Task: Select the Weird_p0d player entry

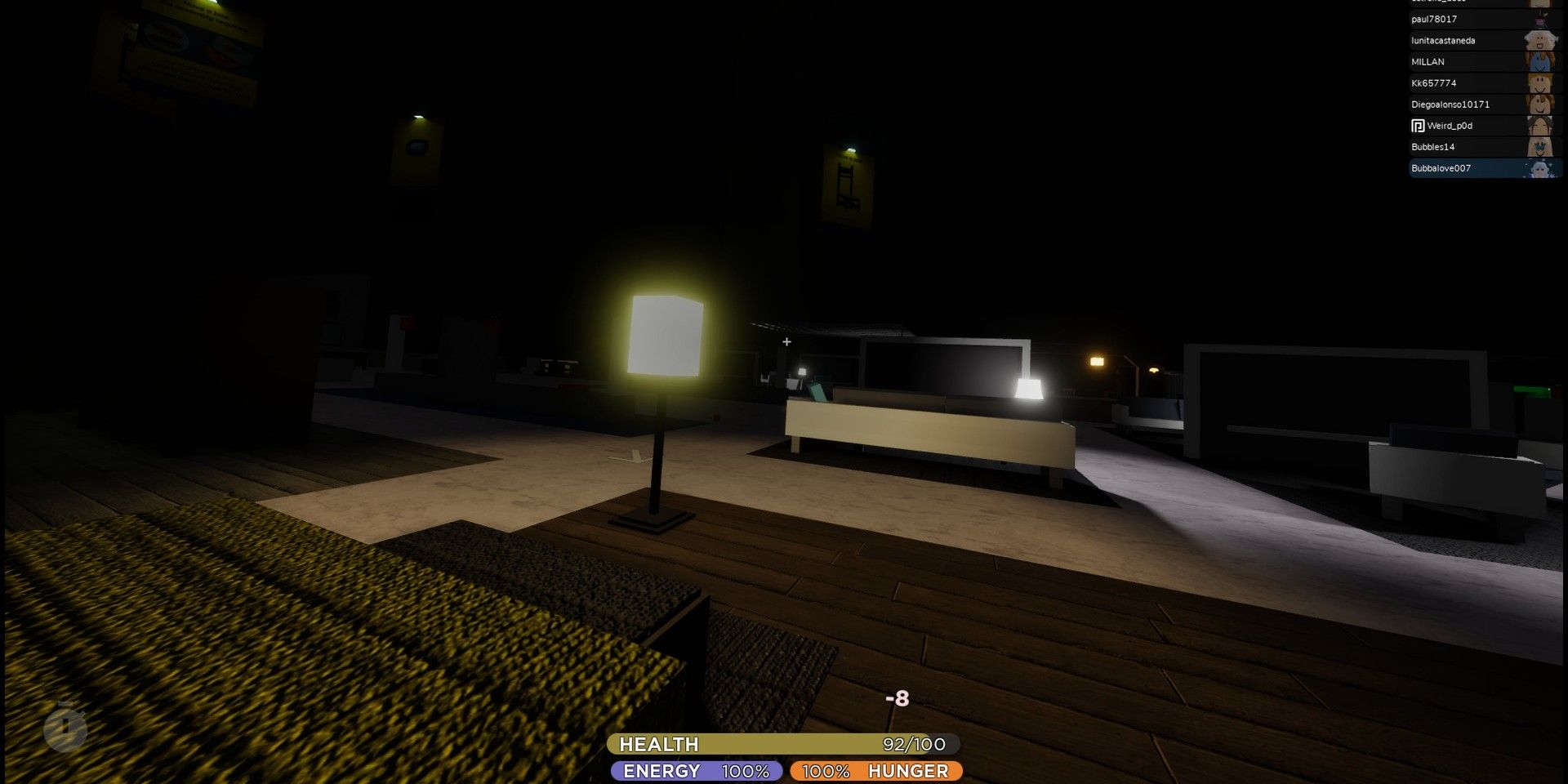Action: [x=1470, y=125]
